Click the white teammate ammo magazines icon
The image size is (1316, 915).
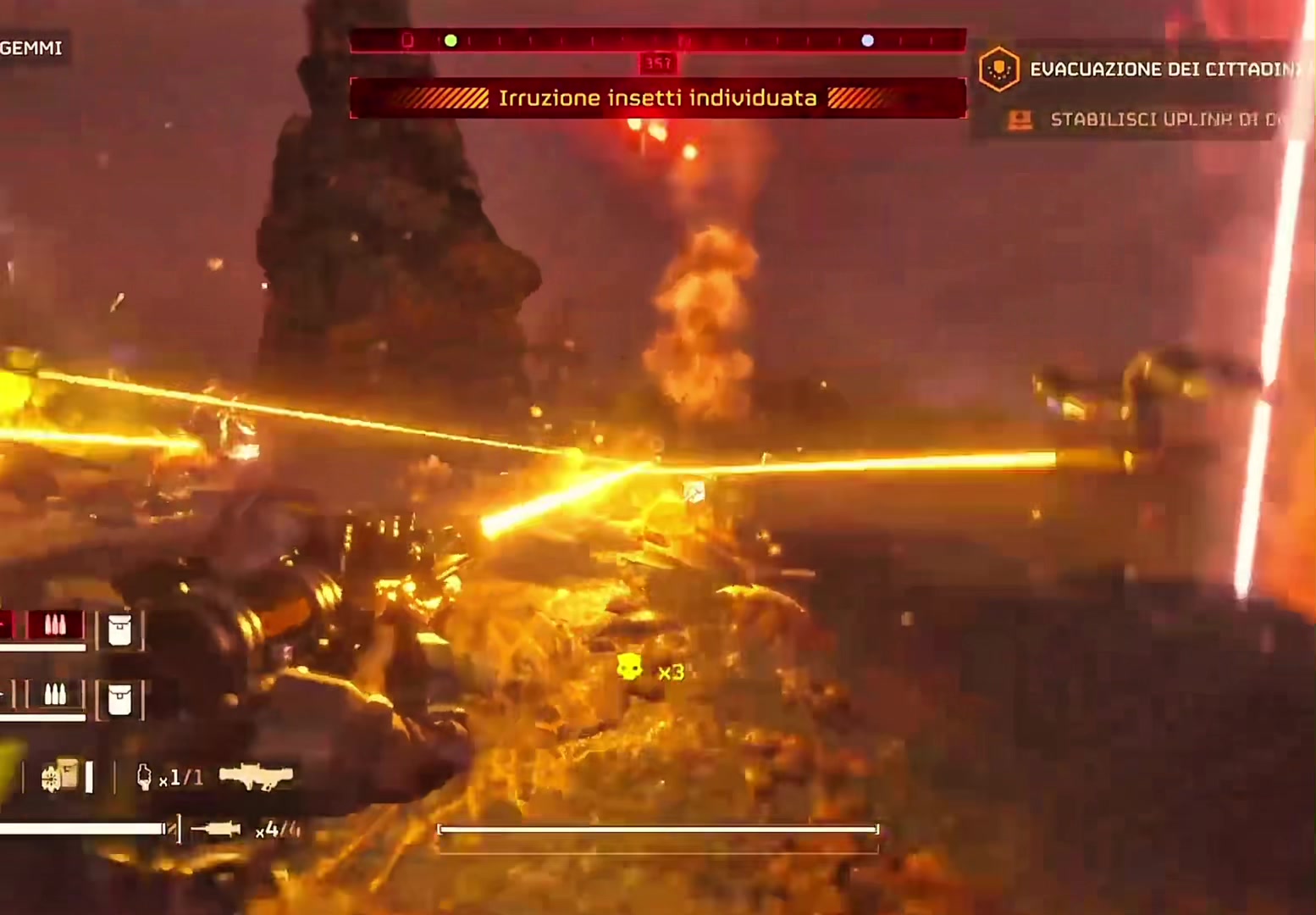point(55,696)
